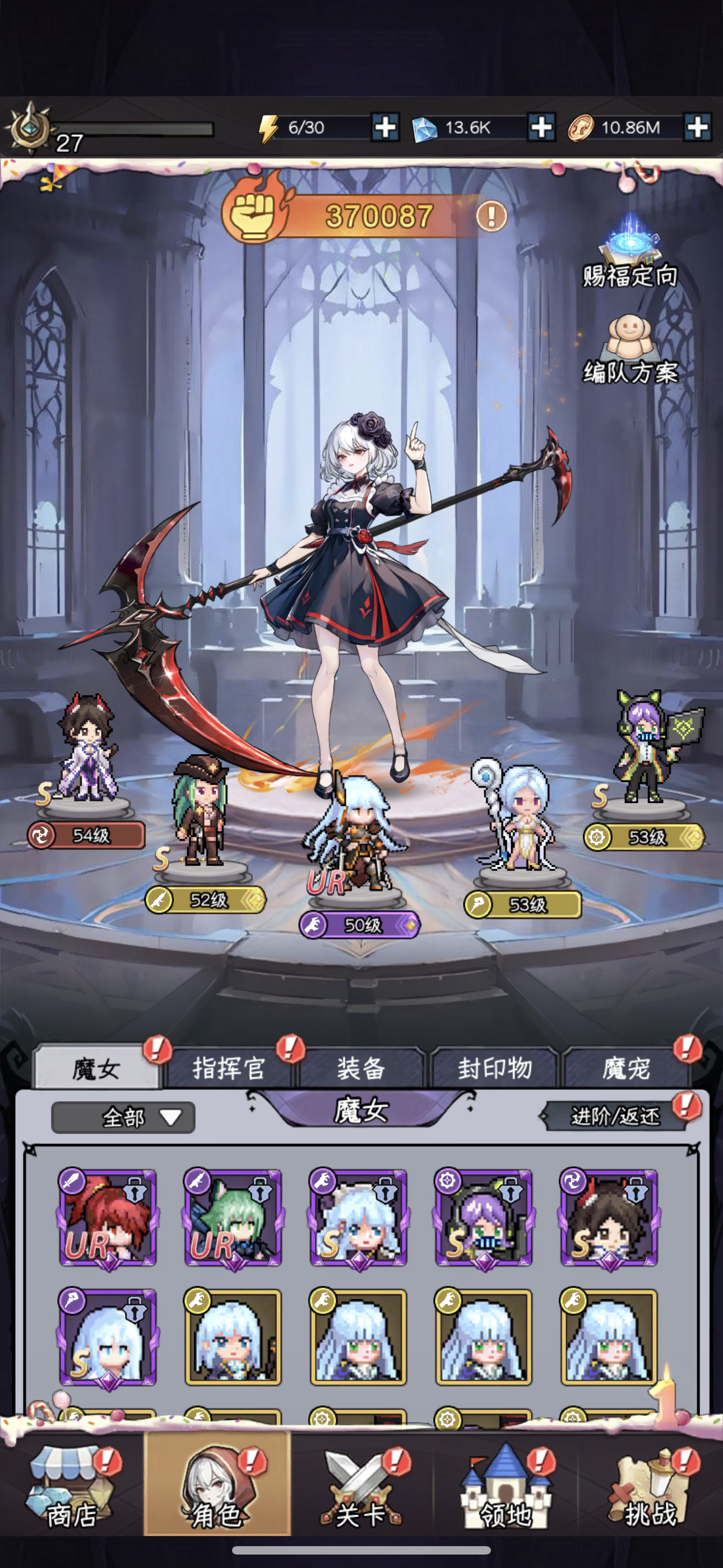Open the 编队方案 team formation plans
723x1568 pixels.
click(631, 347)
